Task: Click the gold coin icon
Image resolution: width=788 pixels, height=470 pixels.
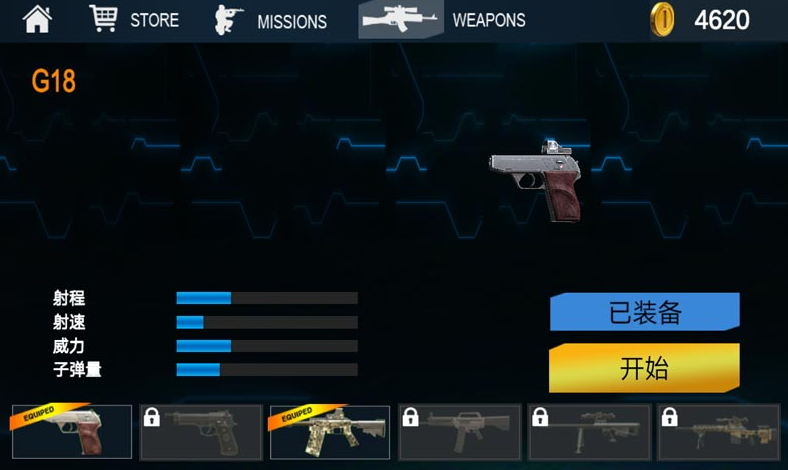Action: point(662,19)
